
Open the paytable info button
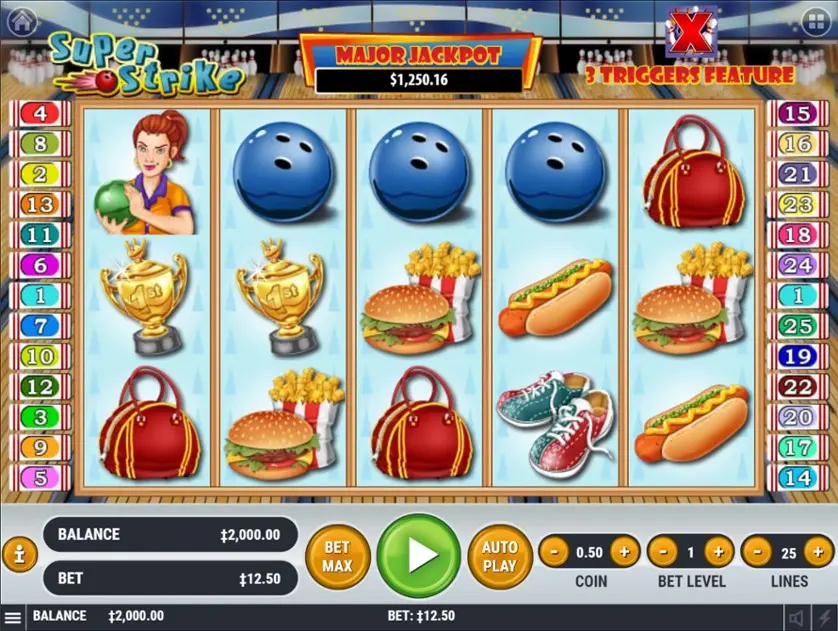(x=17, y=552)
